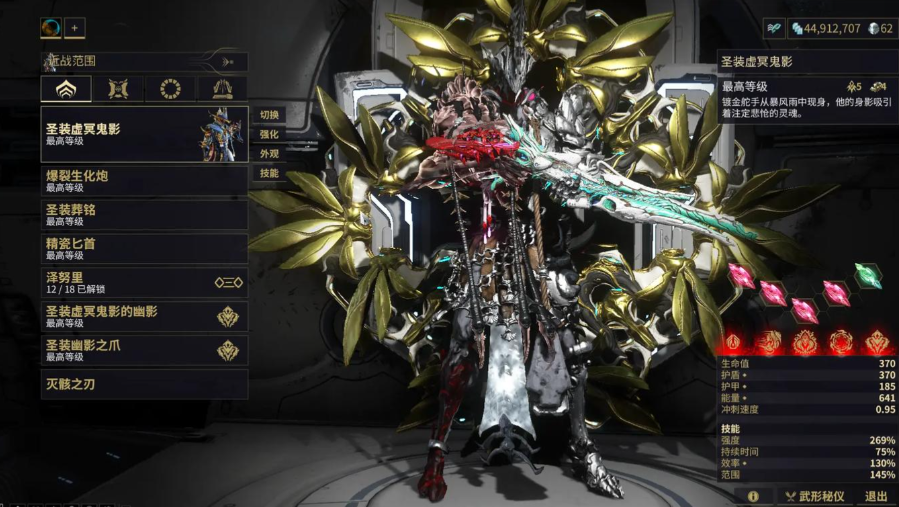Add a new loadout with the plus button
This screenshot has height=507, width=899.
[x=76, y=28]
